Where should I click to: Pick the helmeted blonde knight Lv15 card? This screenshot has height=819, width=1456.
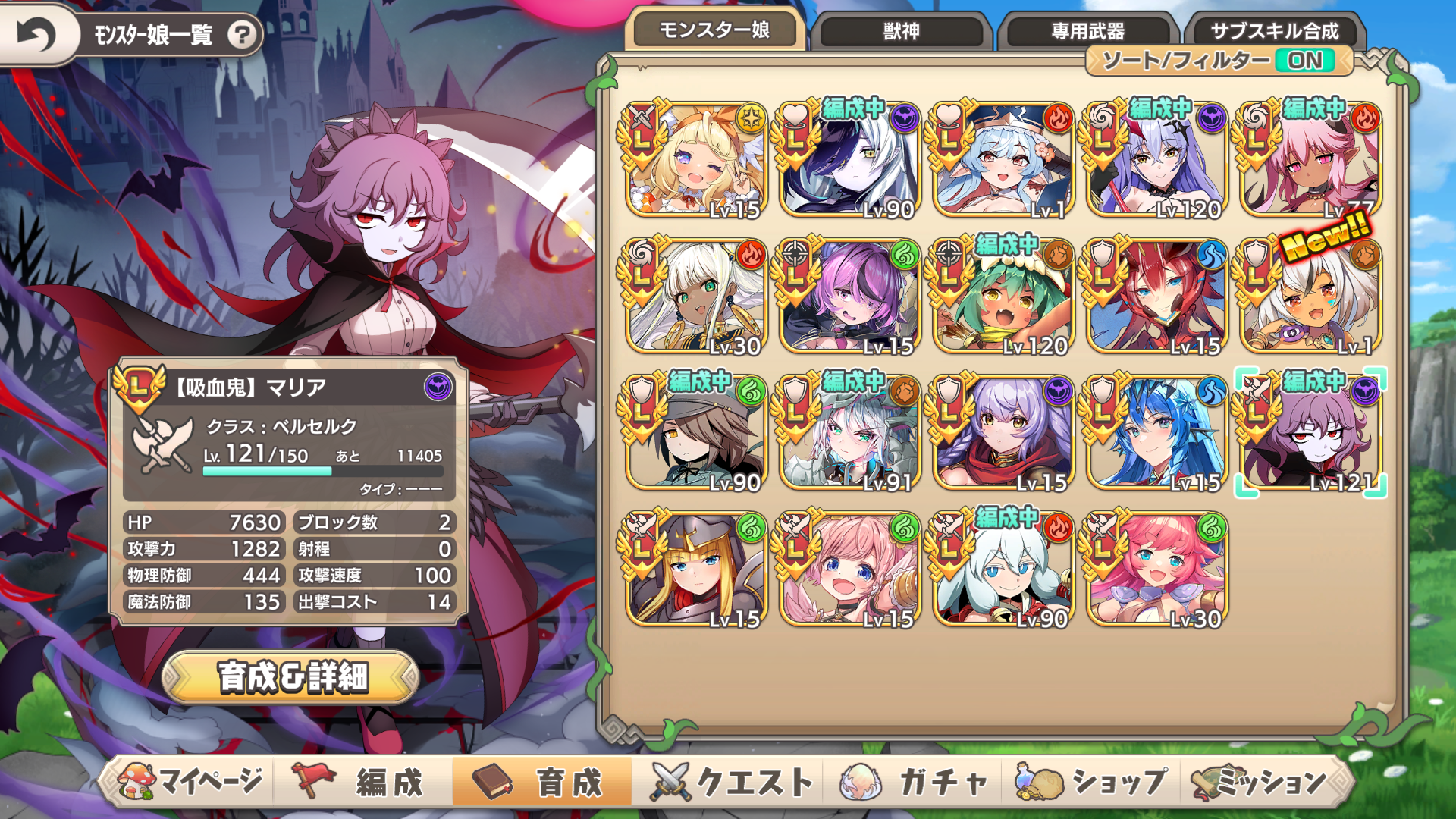pos(697,570)
